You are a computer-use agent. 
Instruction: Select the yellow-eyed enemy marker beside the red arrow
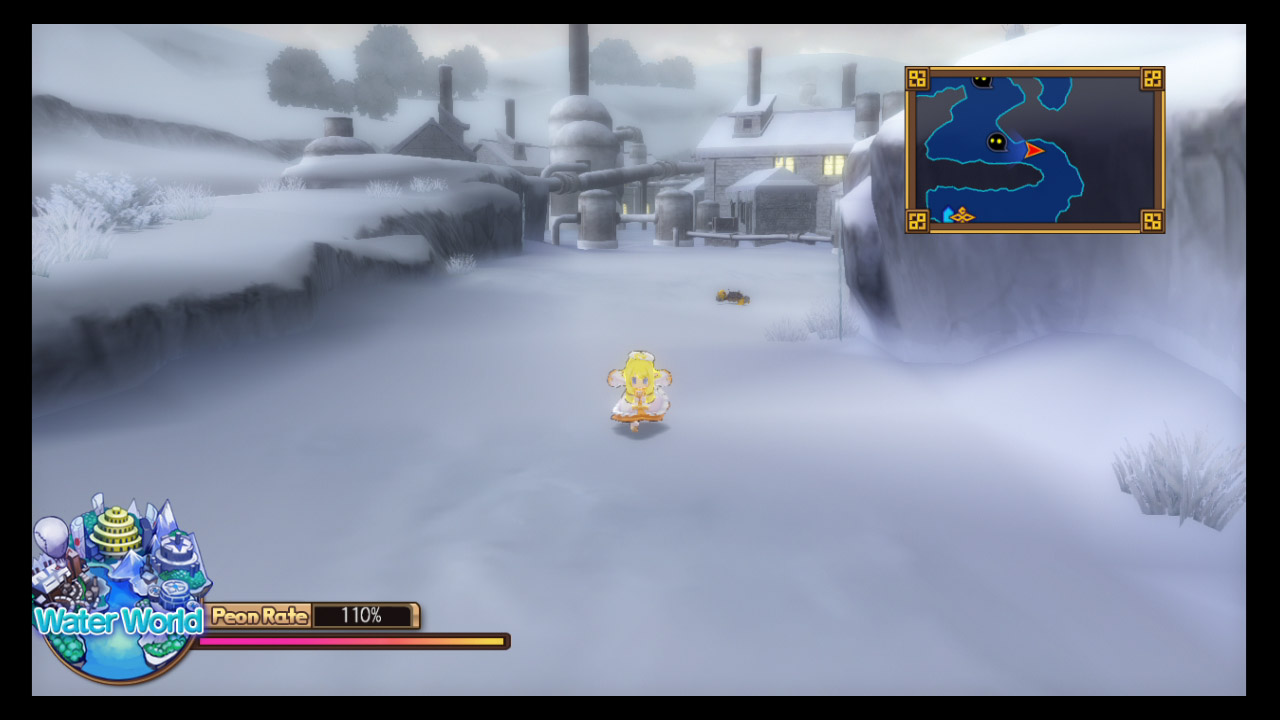[996, 142]
